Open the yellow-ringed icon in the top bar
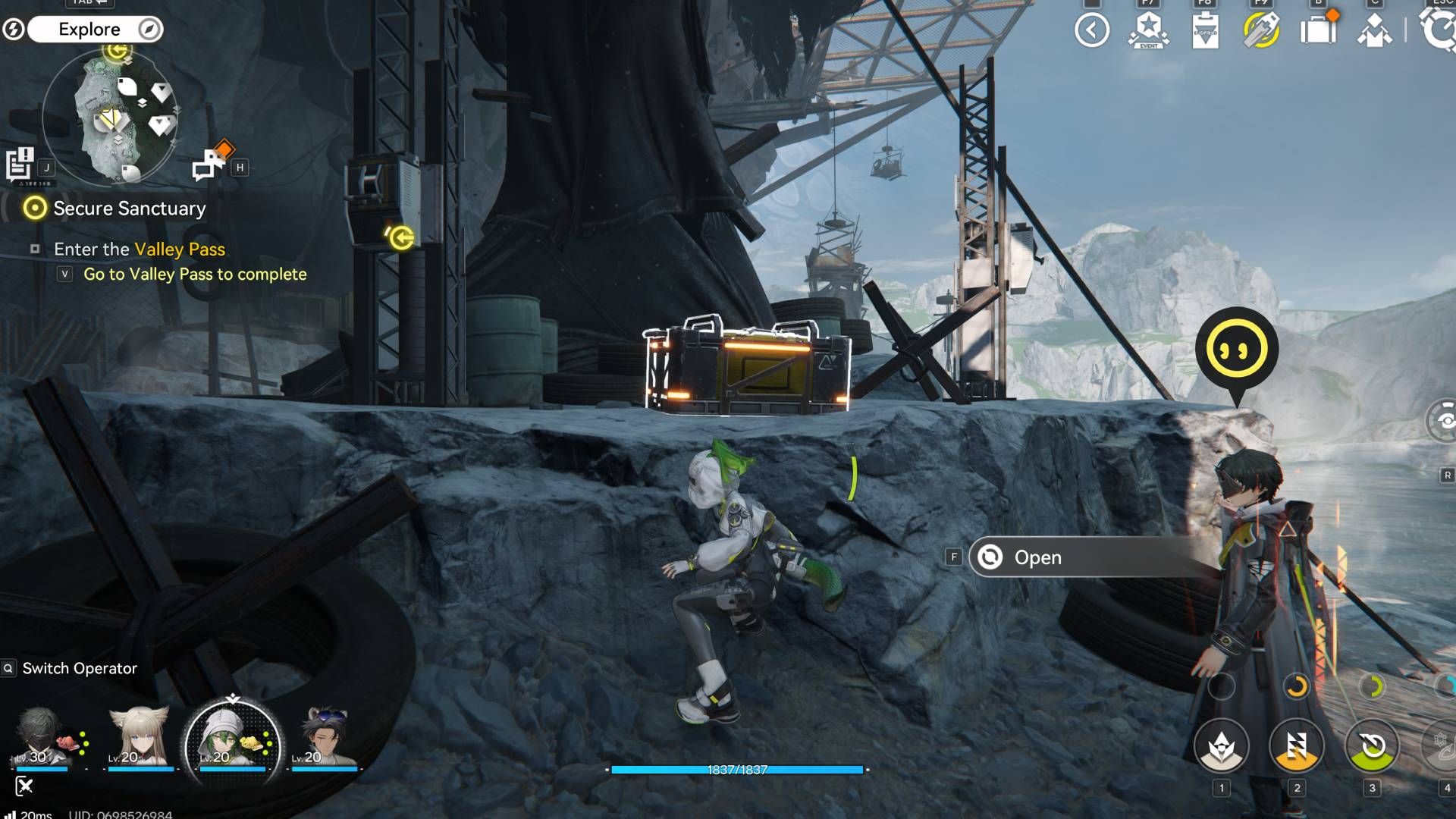Image resolution: width=1456 pixels, height=819 pixels. pyautogui.click(x=1261, y=30)
